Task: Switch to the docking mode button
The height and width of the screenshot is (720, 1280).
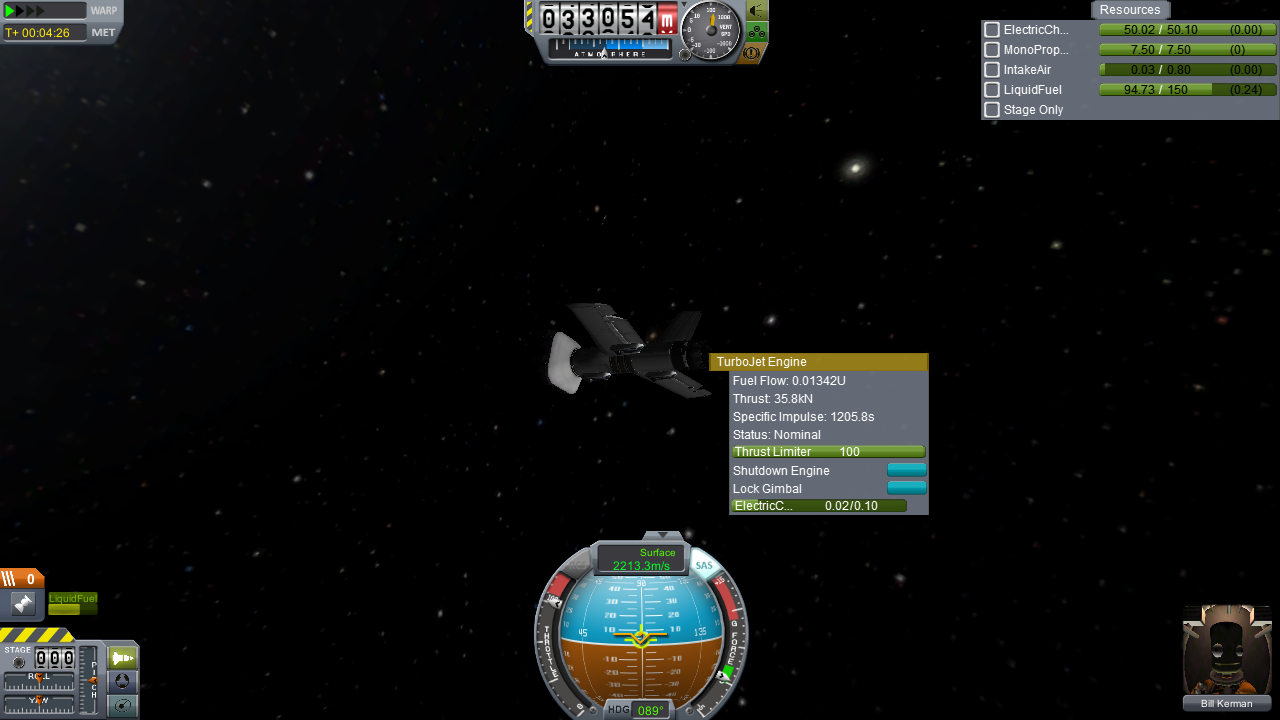Action: 122,682
